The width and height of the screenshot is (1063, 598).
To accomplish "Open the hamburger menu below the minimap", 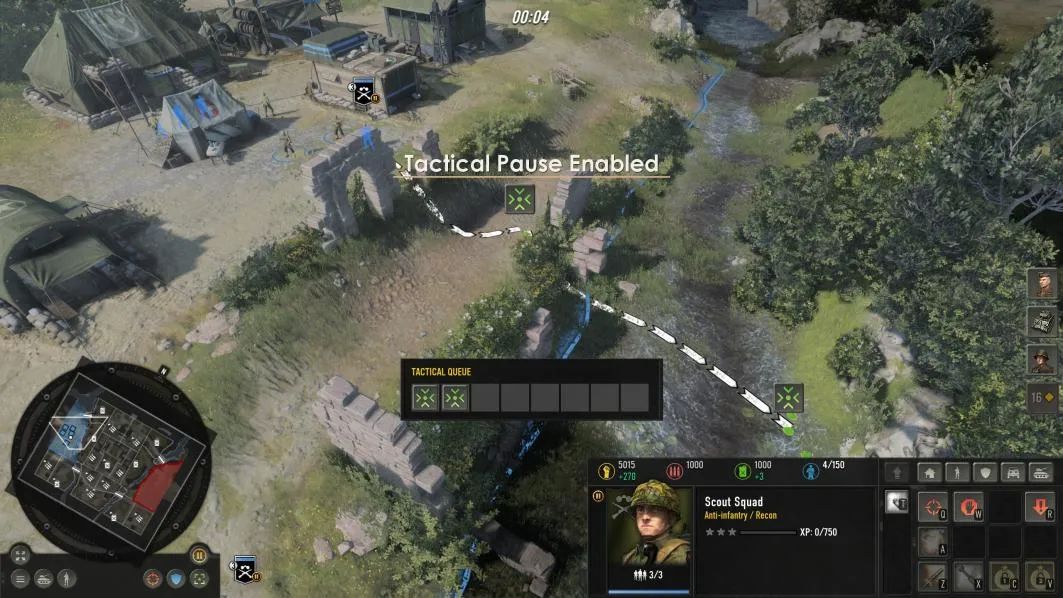I will [x=21, y=578].
